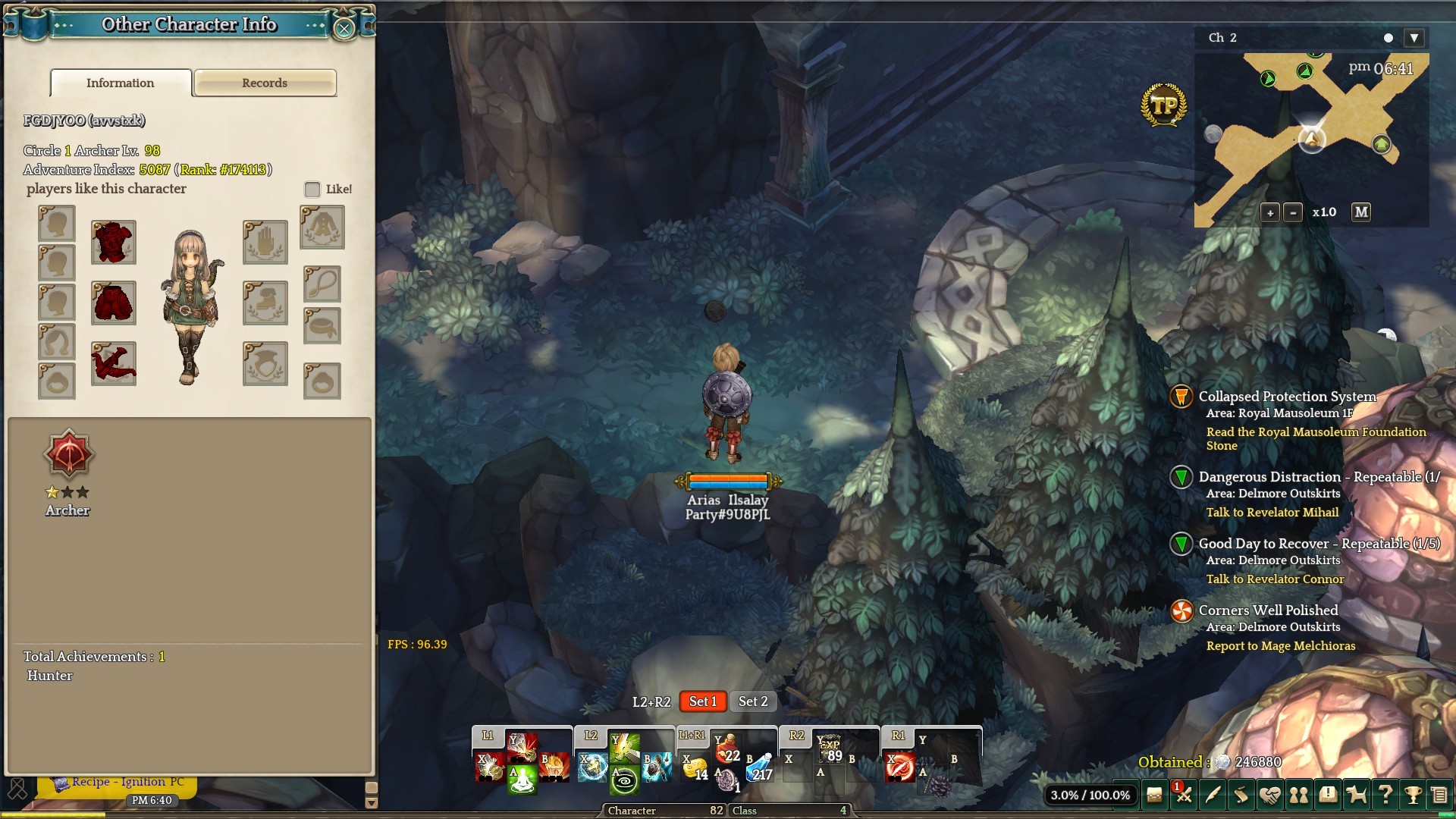Screen dimensions: 1456x819
Task: Activate hotbar Set 1
Action: click(703, 702)
